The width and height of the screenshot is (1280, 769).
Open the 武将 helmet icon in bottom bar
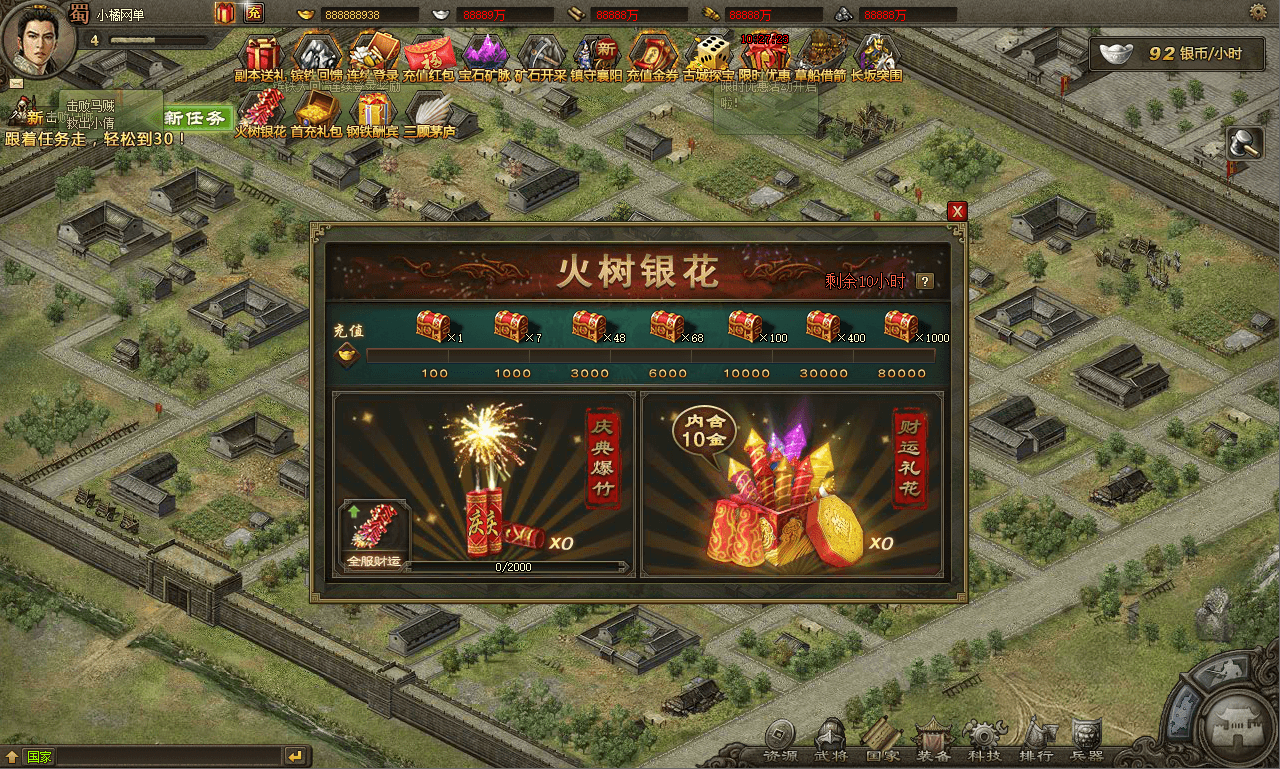(832, 735)
